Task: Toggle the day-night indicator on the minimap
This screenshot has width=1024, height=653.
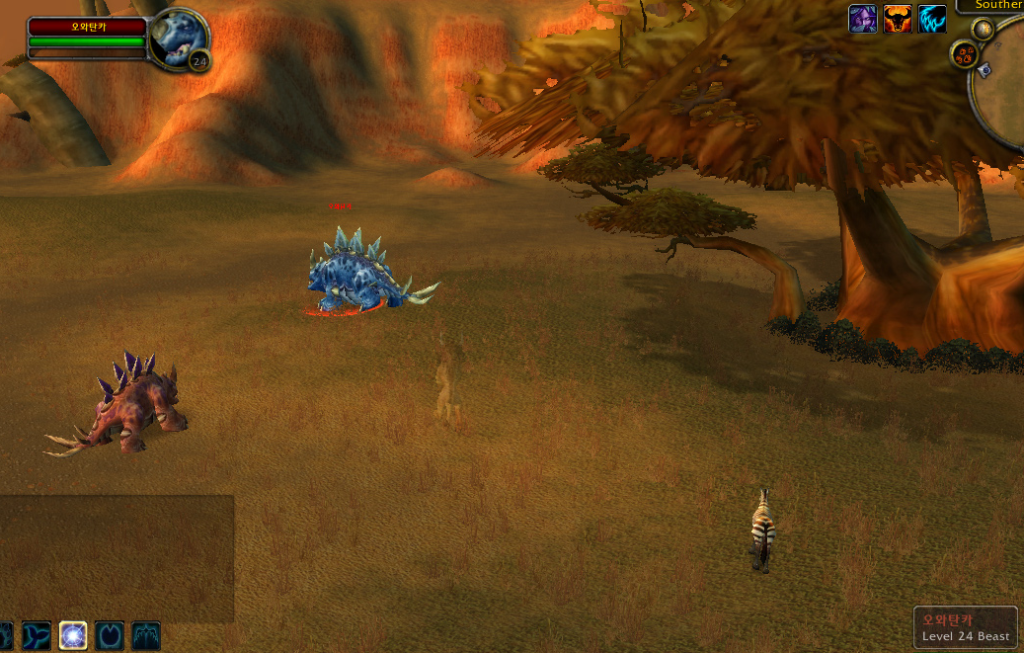Action: (983, 29)
